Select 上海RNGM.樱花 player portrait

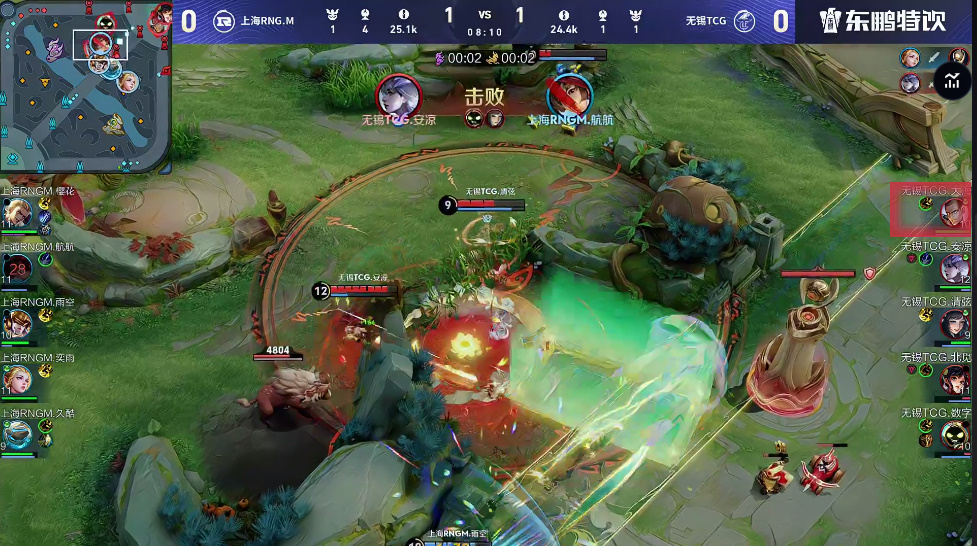[x=17, y=212]
